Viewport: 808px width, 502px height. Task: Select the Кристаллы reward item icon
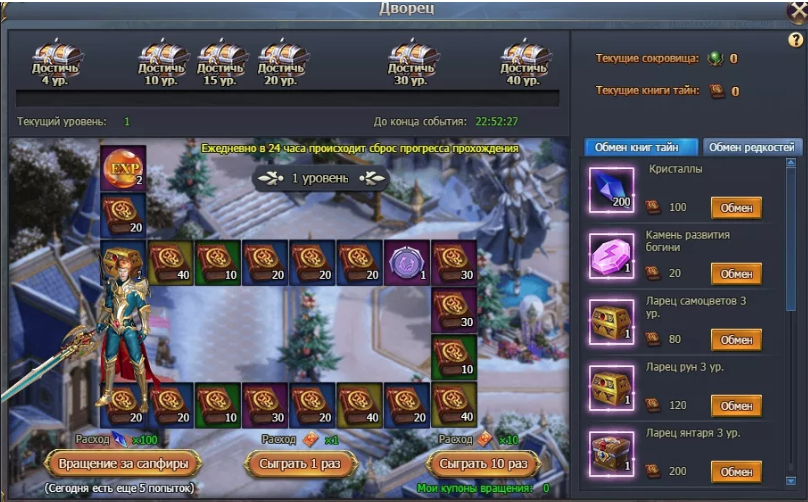click(x=611, y=189)
